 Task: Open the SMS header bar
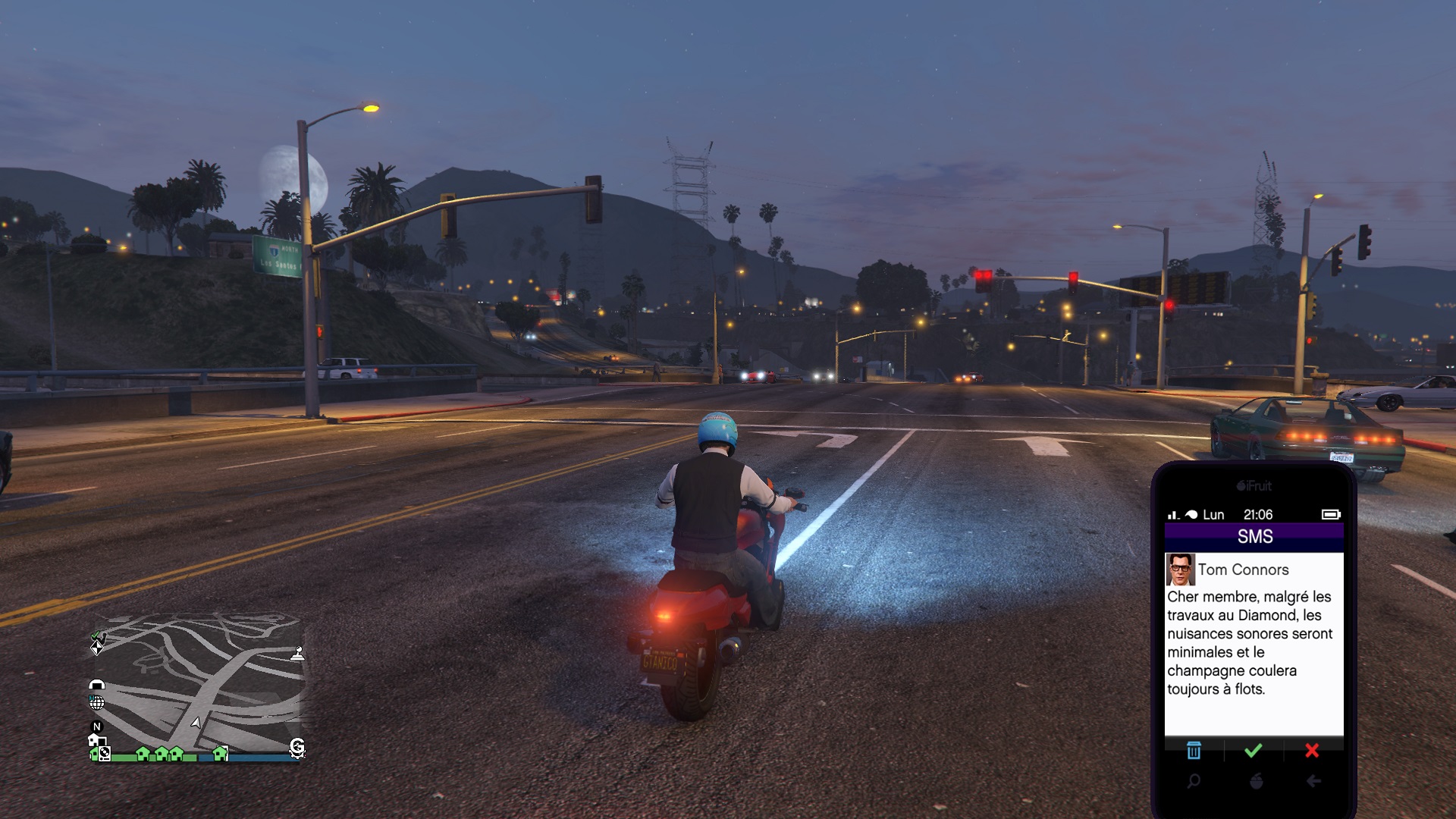click(x=1254, y=537)
